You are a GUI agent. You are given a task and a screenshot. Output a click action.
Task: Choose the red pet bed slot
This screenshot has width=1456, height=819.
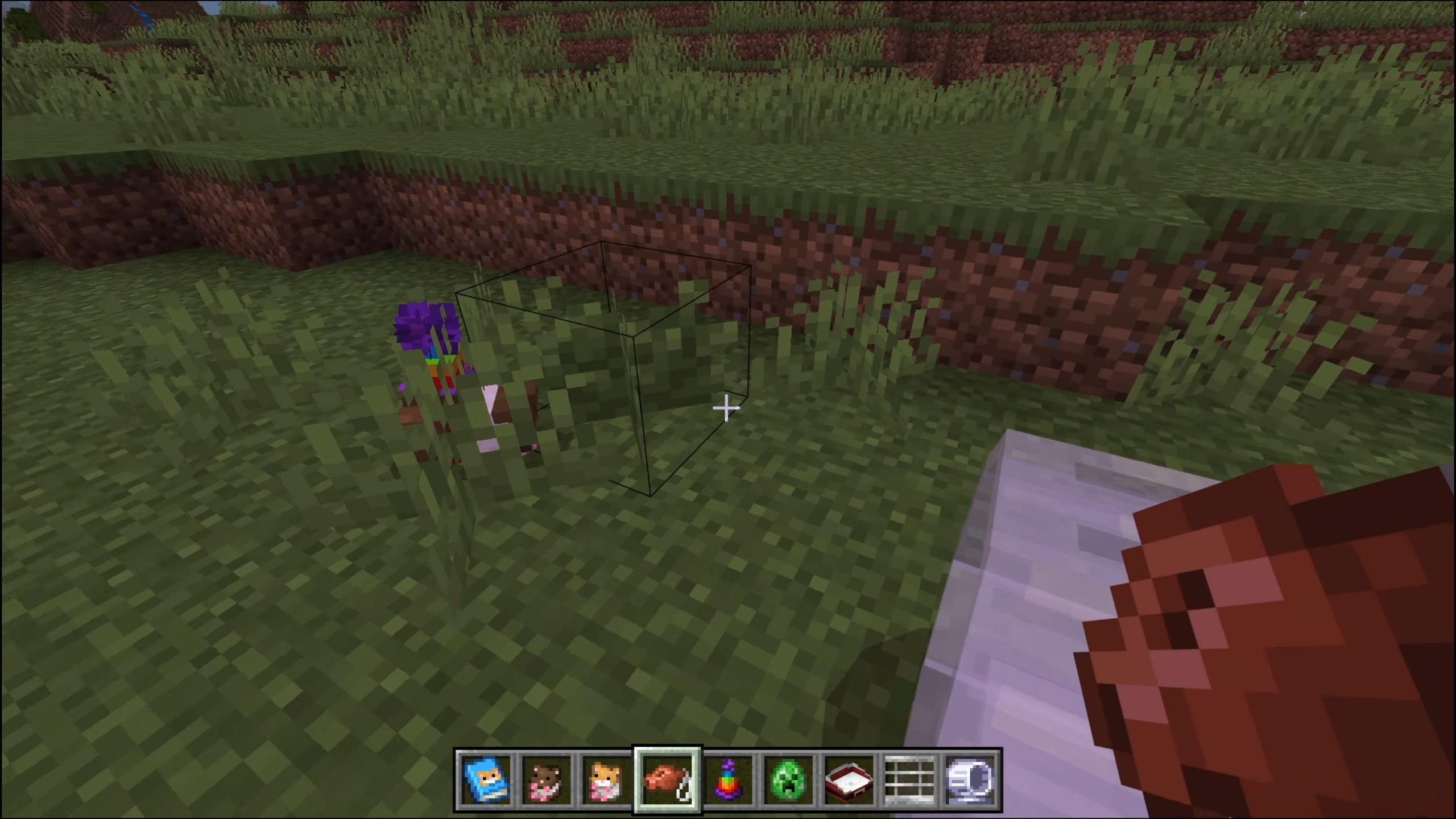coord(850,779)
